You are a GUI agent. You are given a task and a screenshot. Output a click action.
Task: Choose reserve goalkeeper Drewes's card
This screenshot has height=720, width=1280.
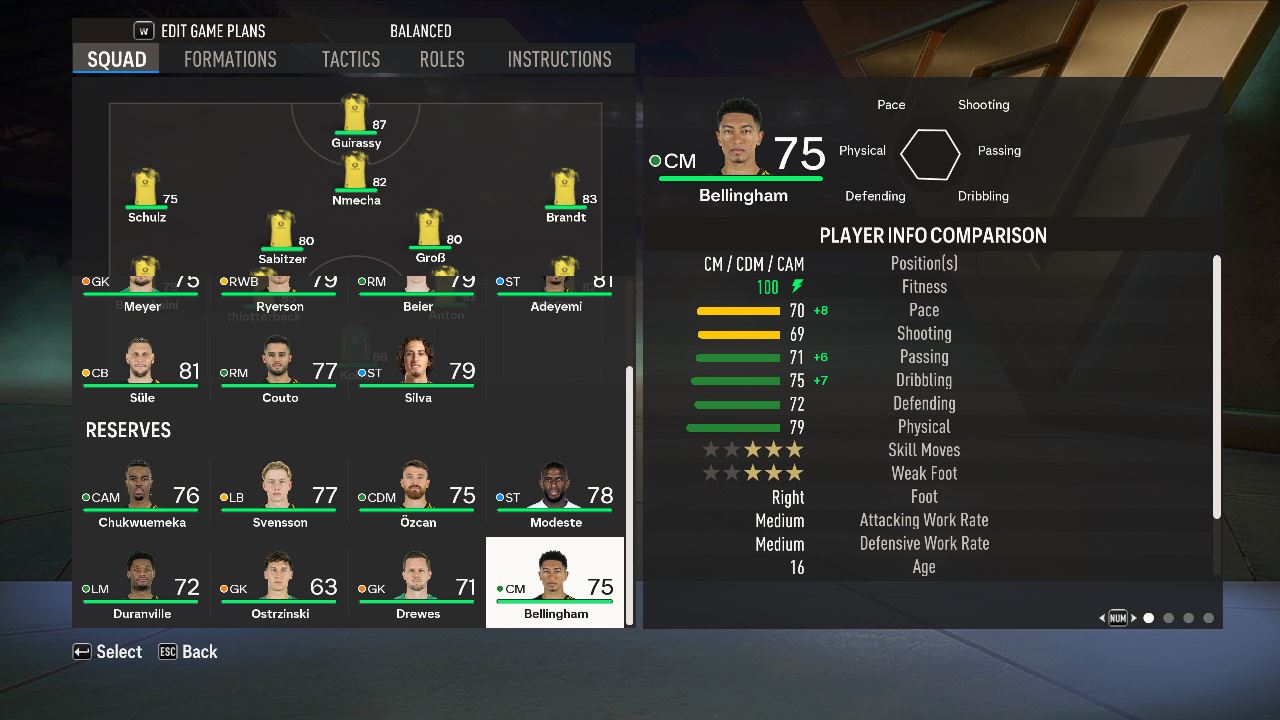pos(418,585)
